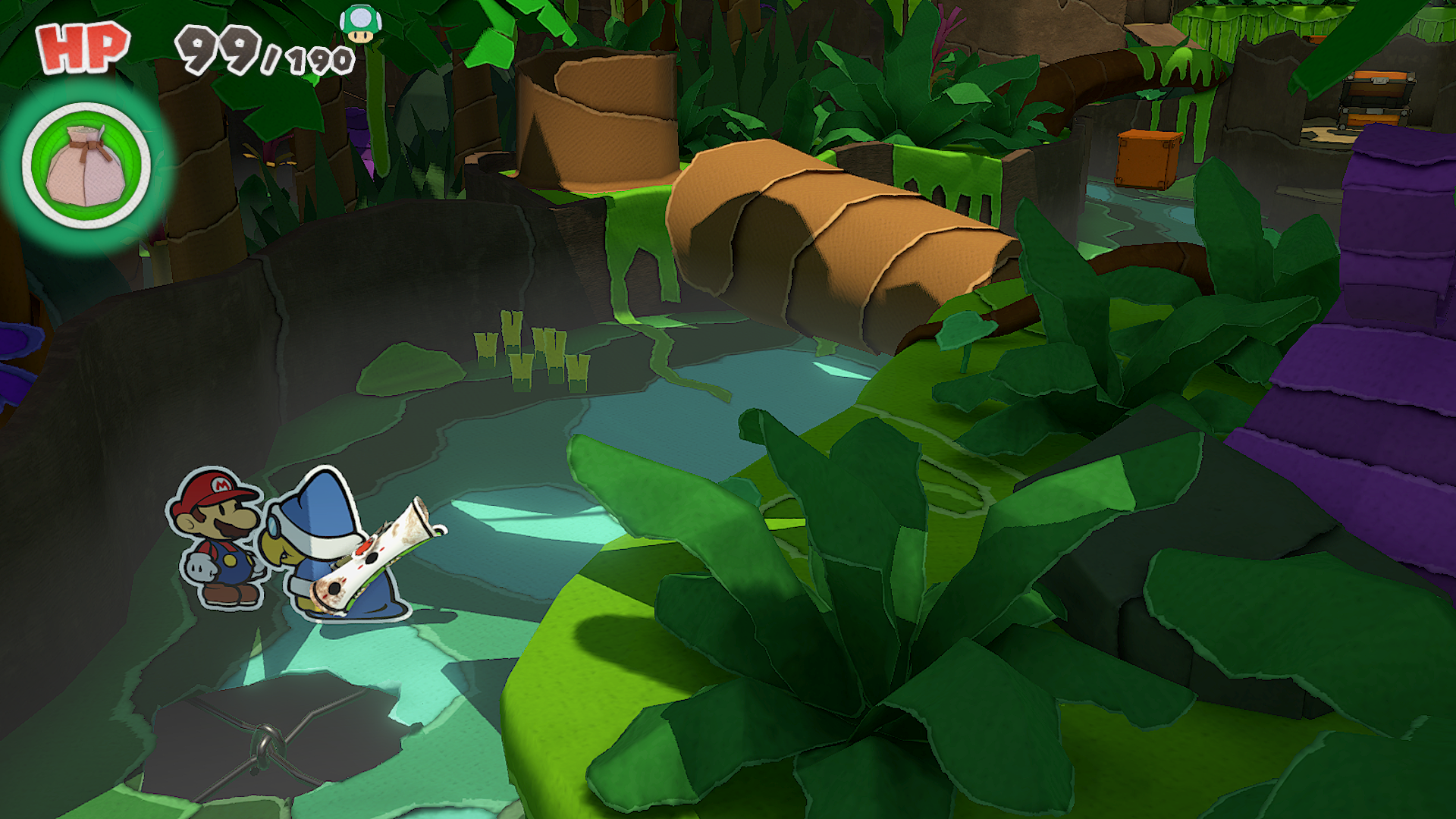The width and height of the screenshot is (1456, 819).
Task: Open the confetti bag icon
Action: [x=86, y=166]
